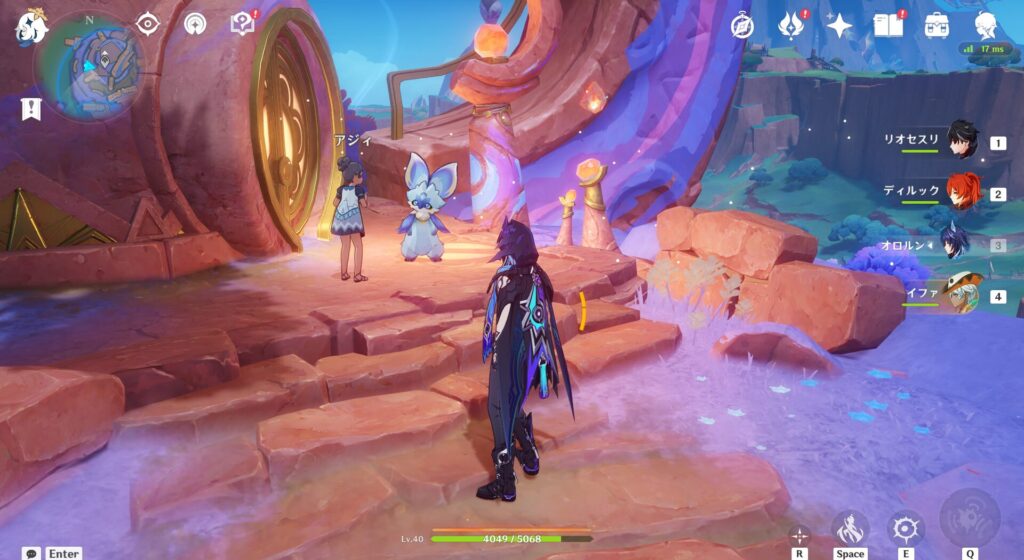The height and width of the screenshot is (560, 1024).
Task: Open the adventurer handbook book icon
Action: 888,25
